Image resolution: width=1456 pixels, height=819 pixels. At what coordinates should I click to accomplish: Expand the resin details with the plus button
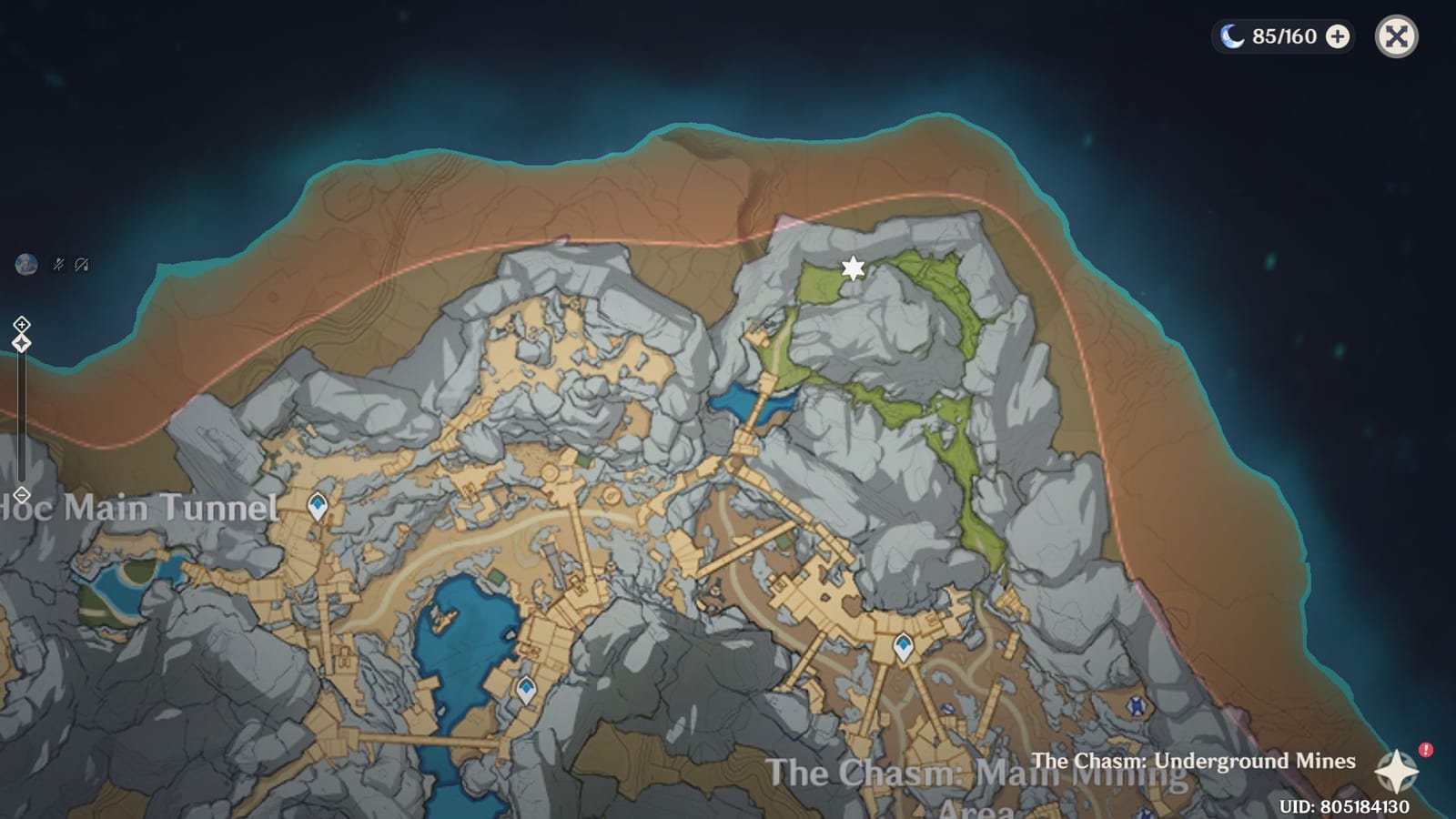click(x=1336, y=37)
